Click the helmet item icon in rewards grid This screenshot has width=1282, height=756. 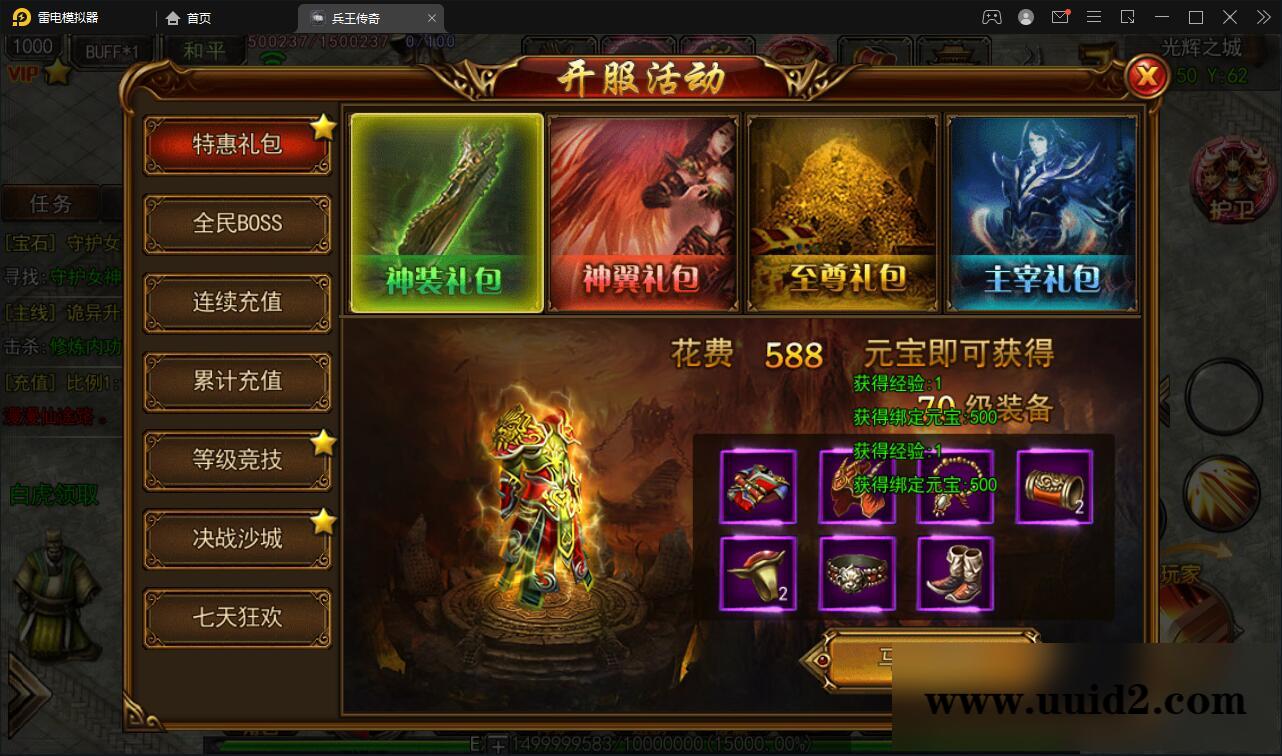click(x=757, y=573)
